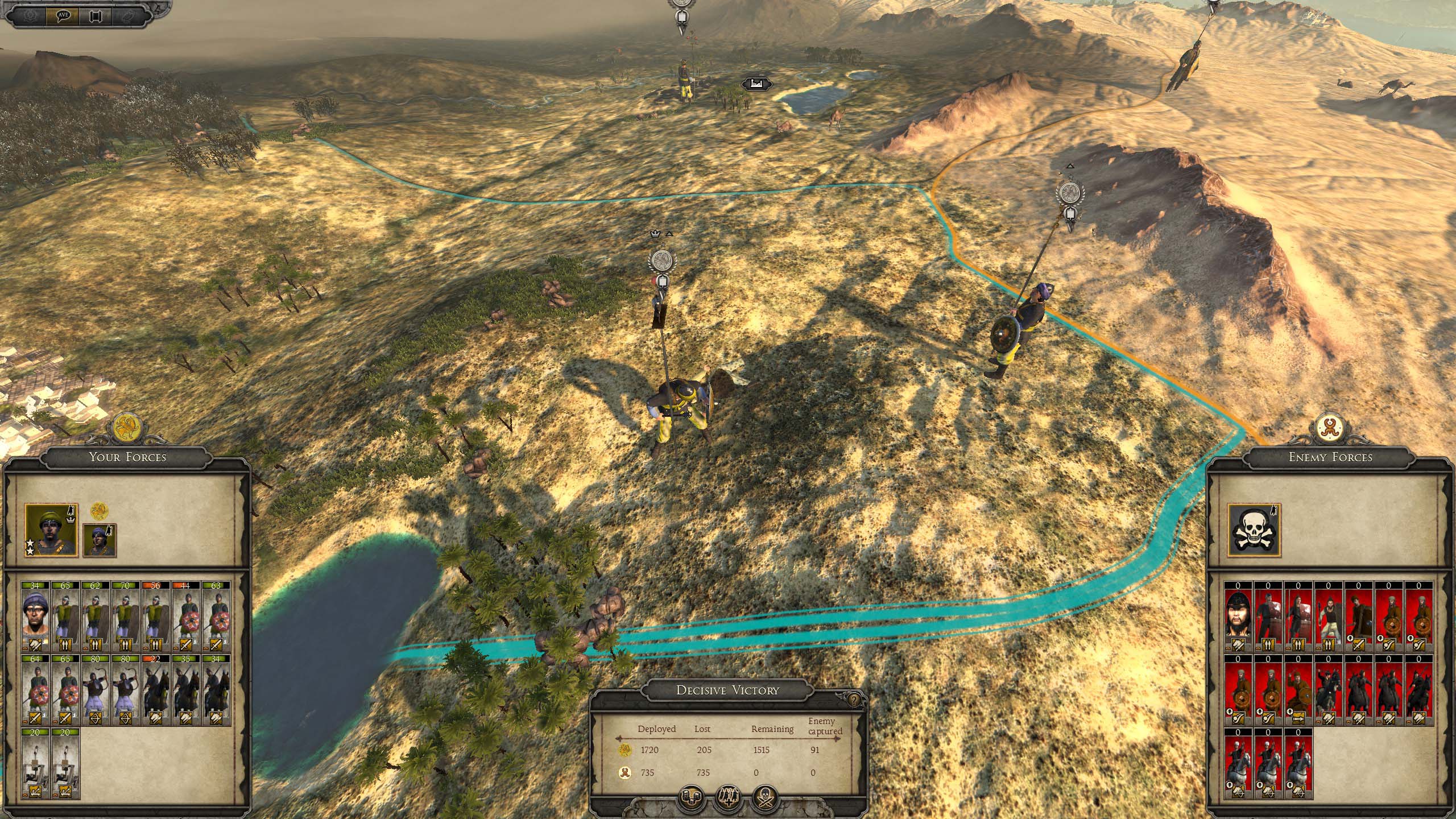Select the cavalry unit card with 35 men
Viewport: 1456px width, 819px height.
186,690
